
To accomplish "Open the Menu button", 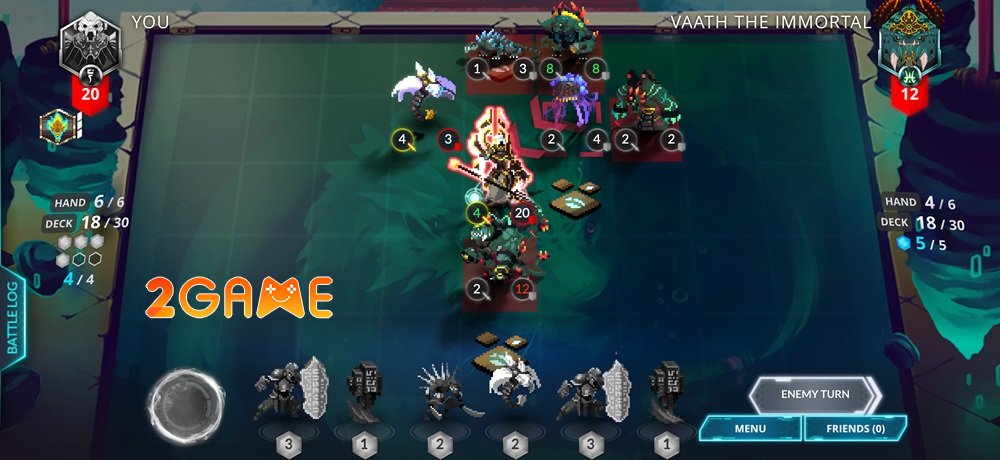I will tap(749, 429).
